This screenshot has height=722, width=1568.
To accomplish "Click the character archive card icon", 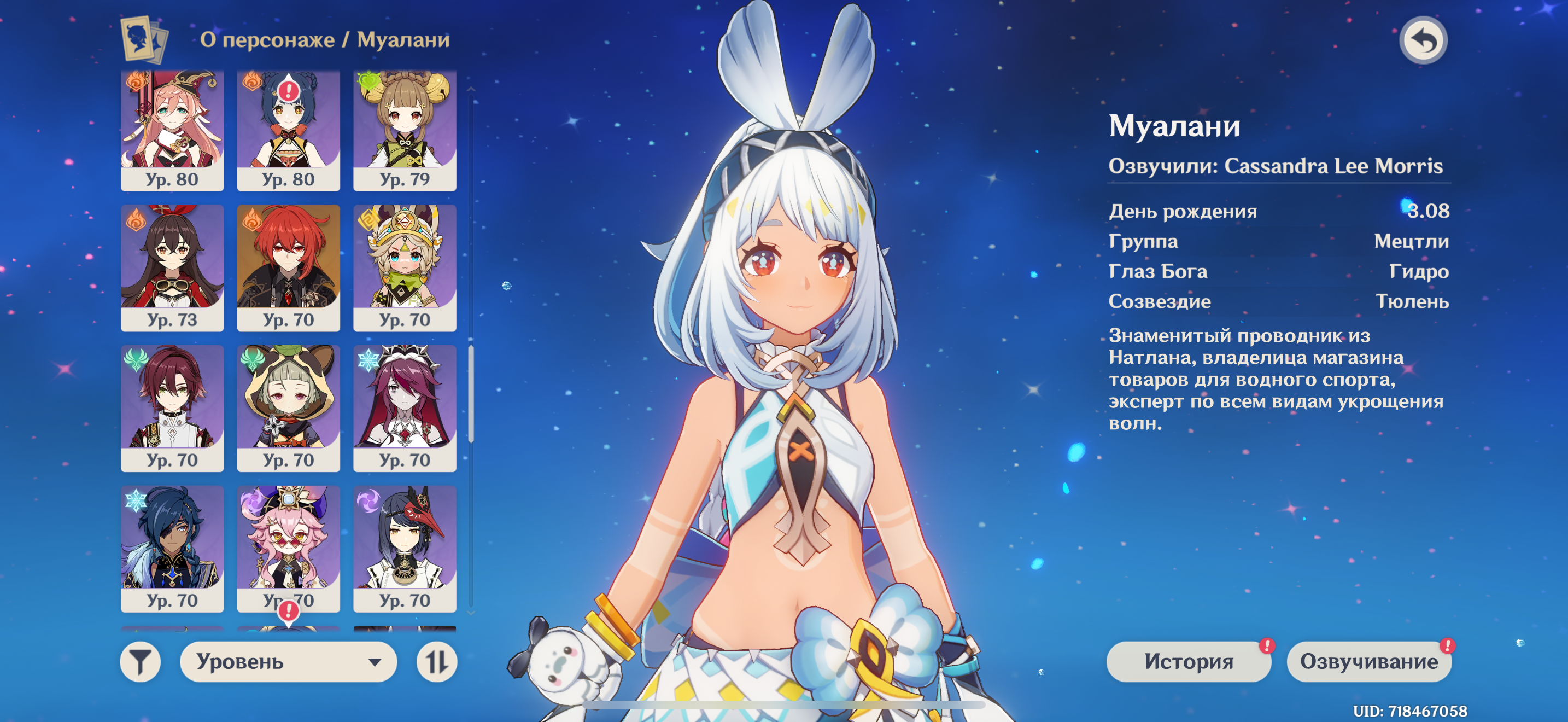I will pos(144,39).
